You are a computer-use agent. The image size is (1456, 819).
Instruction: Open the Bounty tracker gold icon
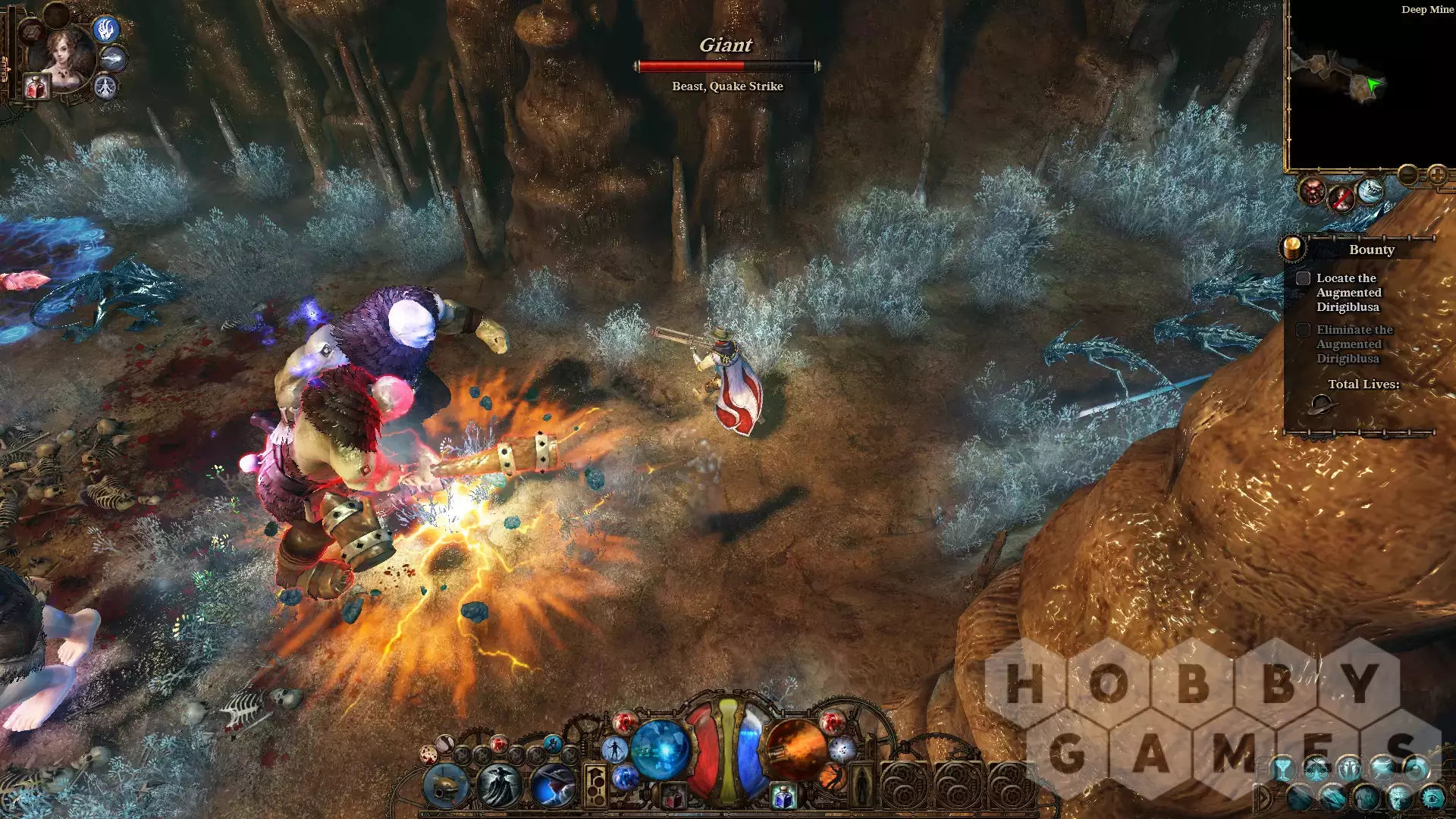click(x=1292, y=247)
